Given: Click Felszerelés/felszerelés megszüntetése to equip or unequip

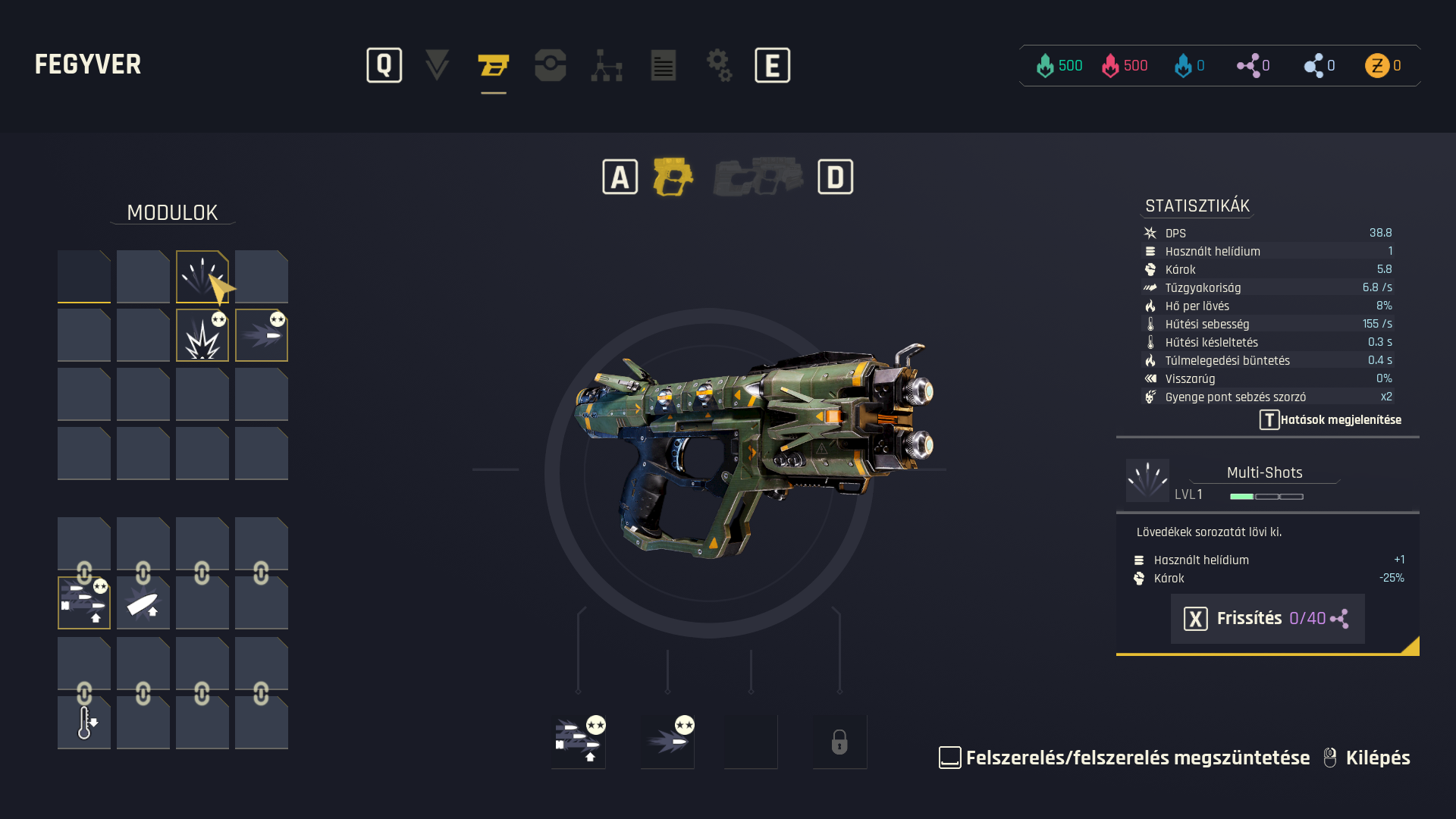Looking at the screenshot, I should (x=1137, y=758).
